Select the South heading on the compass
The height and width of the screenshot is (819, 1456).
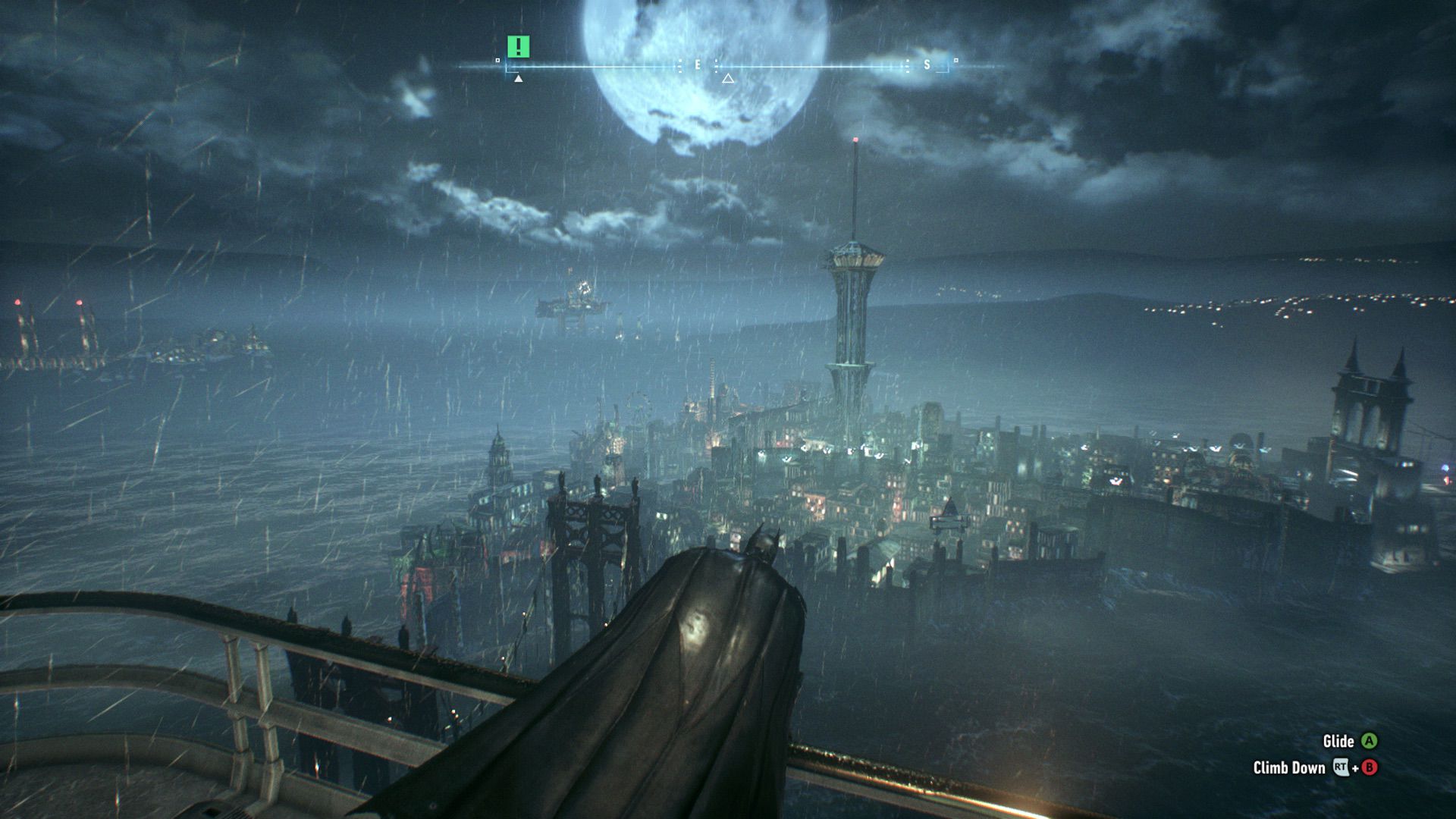pos(927,65)
